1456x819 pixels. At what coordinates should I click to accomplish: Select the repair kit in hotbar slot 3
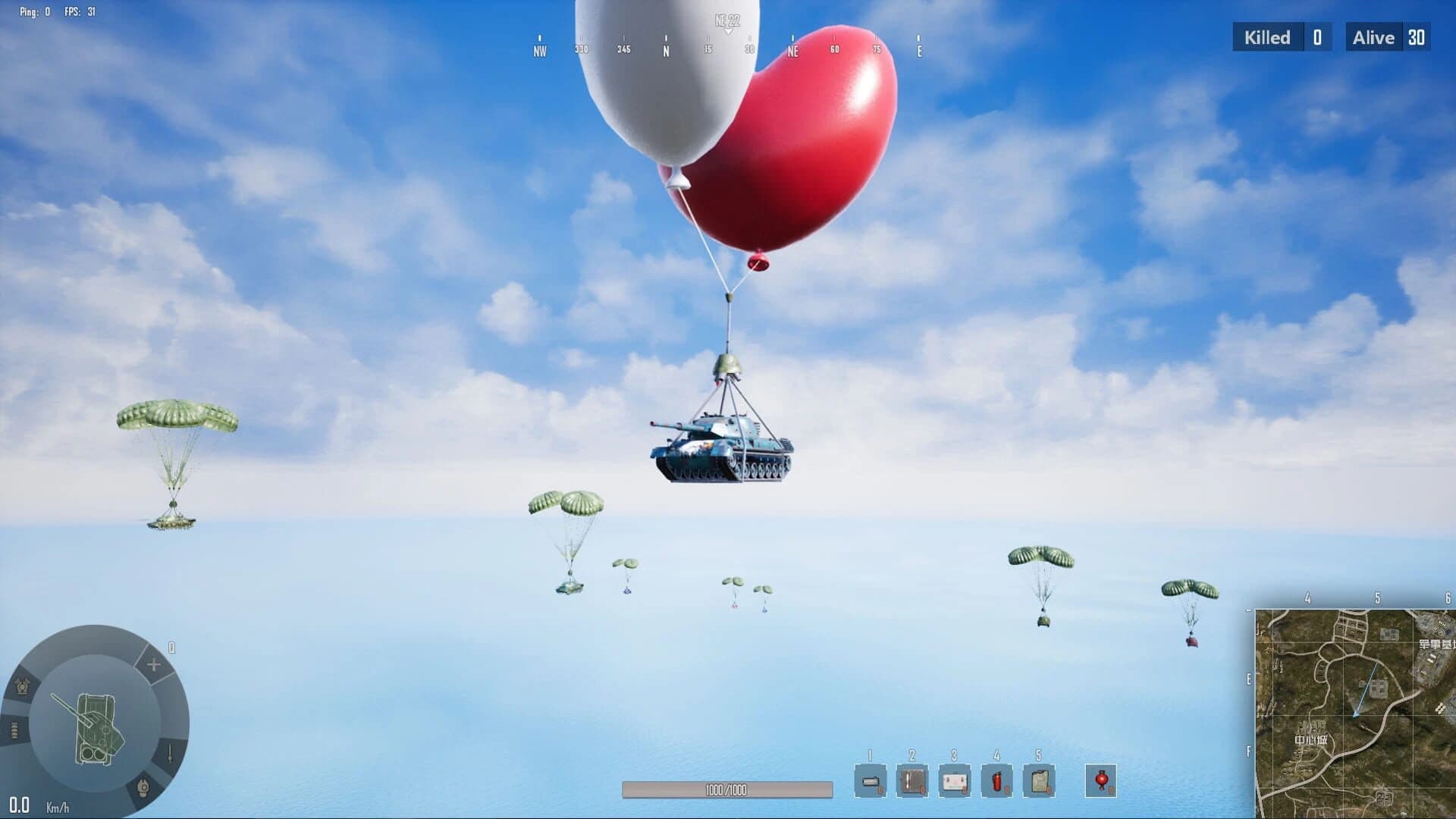coord(954,781)
